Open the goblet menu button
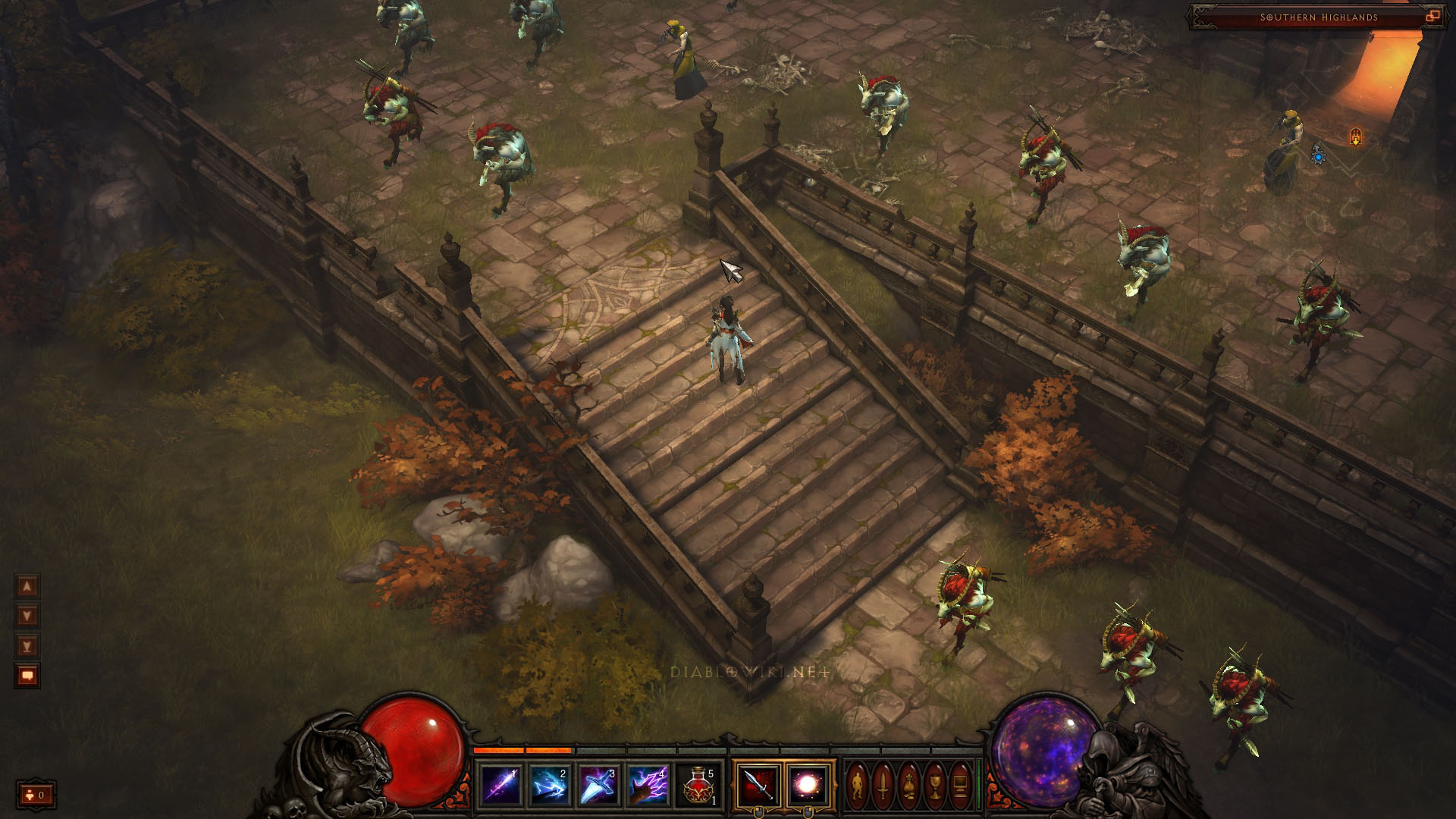Image resolution: width=1456 pixels, height=819 pixels. click(x=935, y=786)
